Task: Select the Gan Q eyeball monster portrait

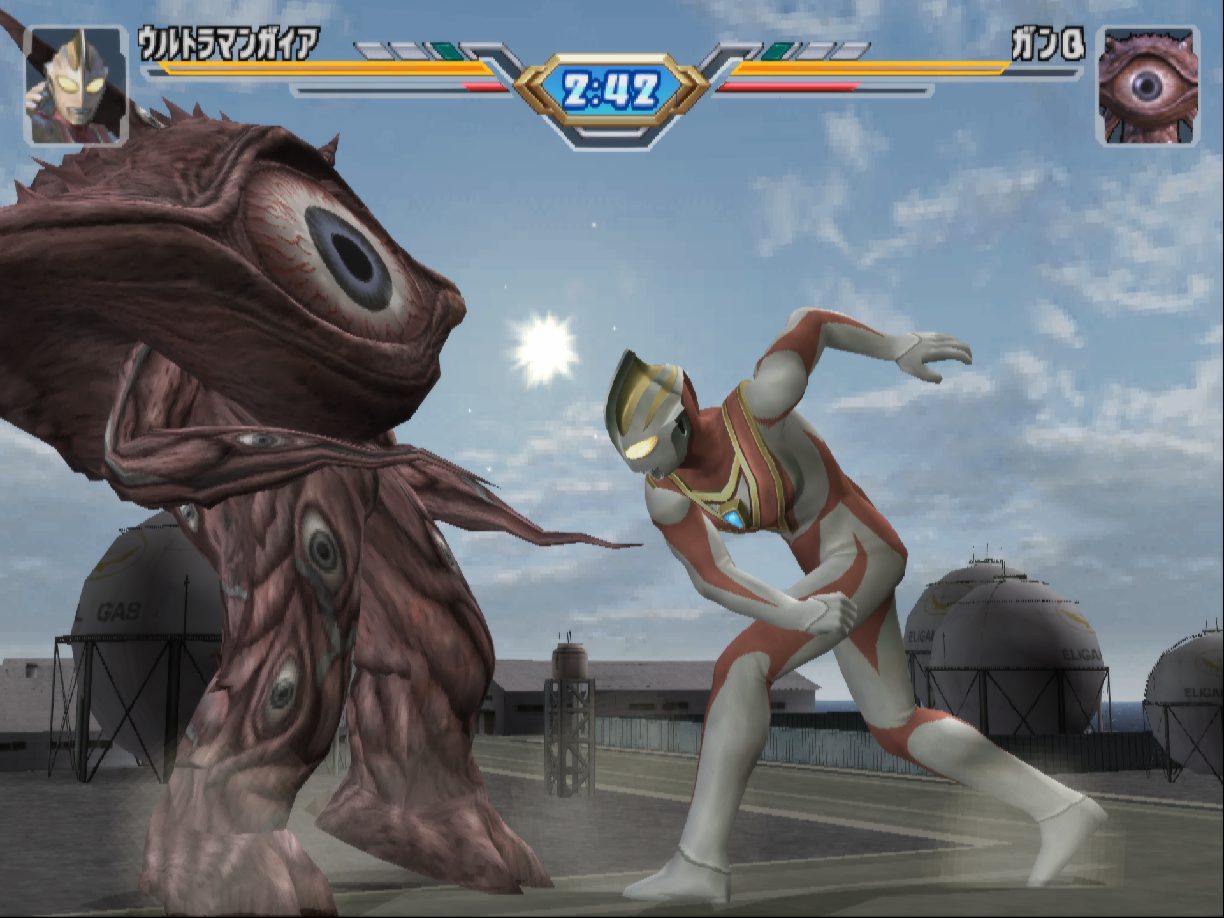Action: (1147, 86)
